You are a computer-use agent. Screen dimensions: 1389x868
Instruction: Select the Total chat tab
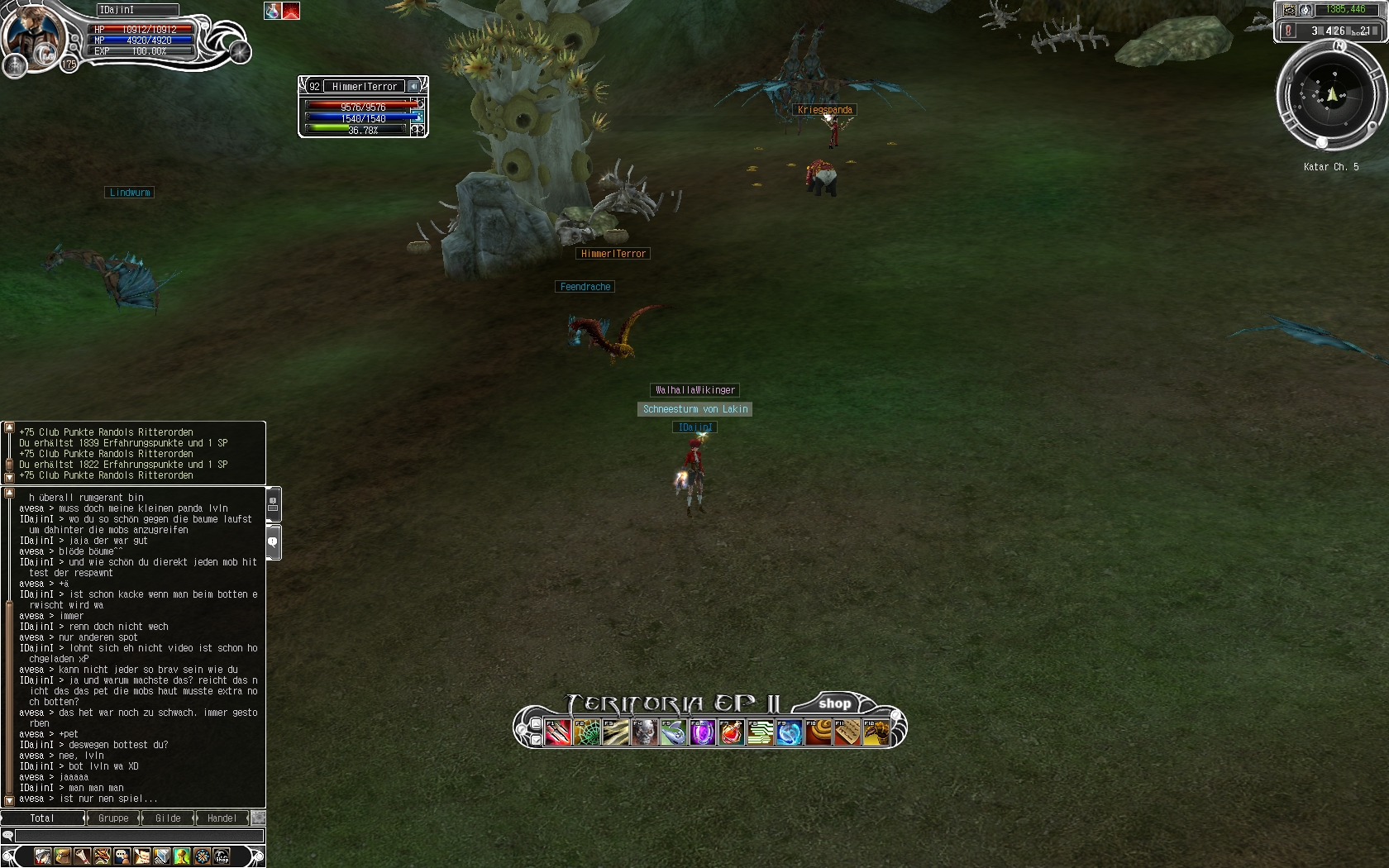[42, 818]
